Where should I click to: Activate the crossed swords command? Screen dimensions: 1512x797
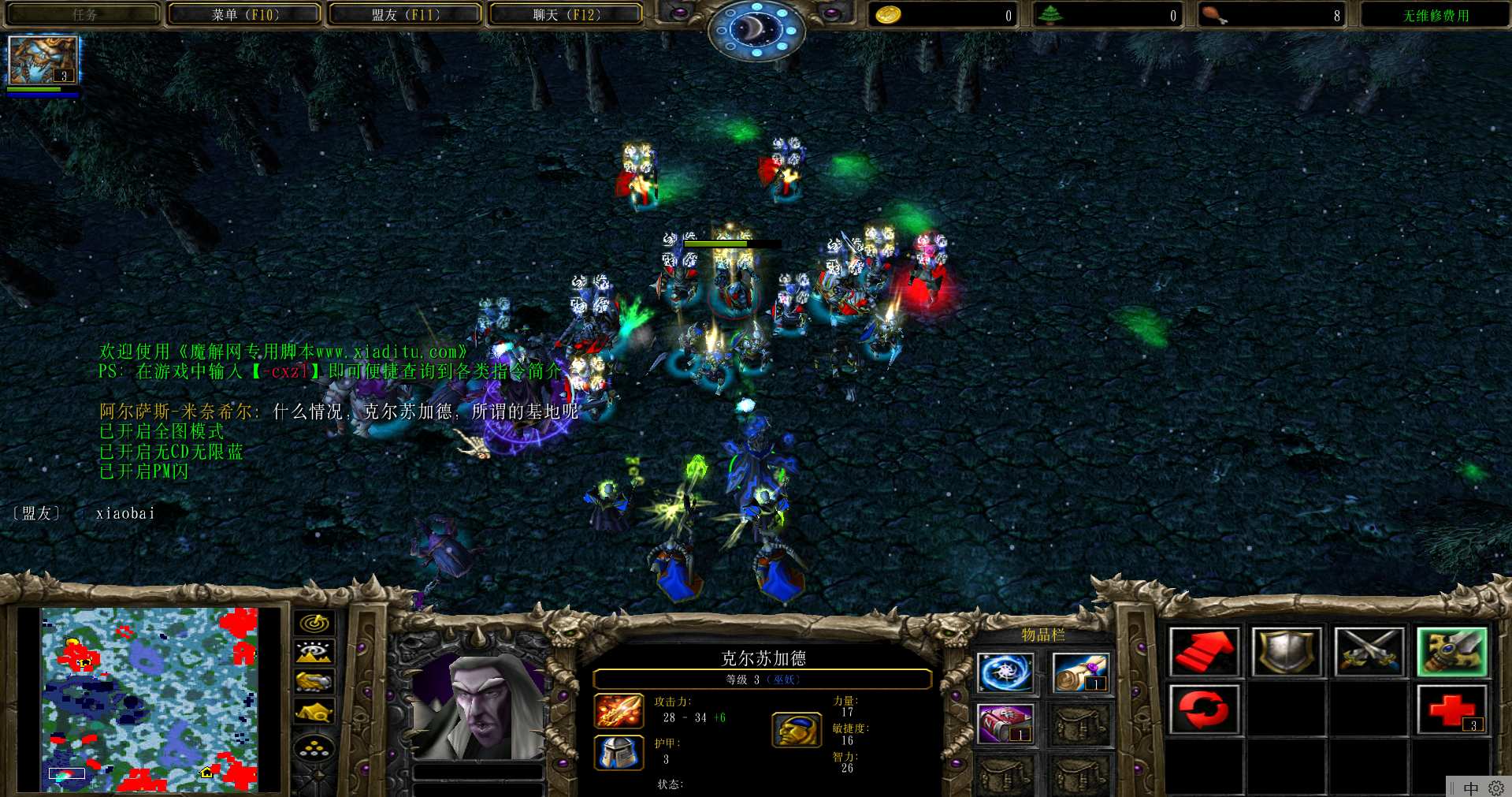click(1369, 652)
